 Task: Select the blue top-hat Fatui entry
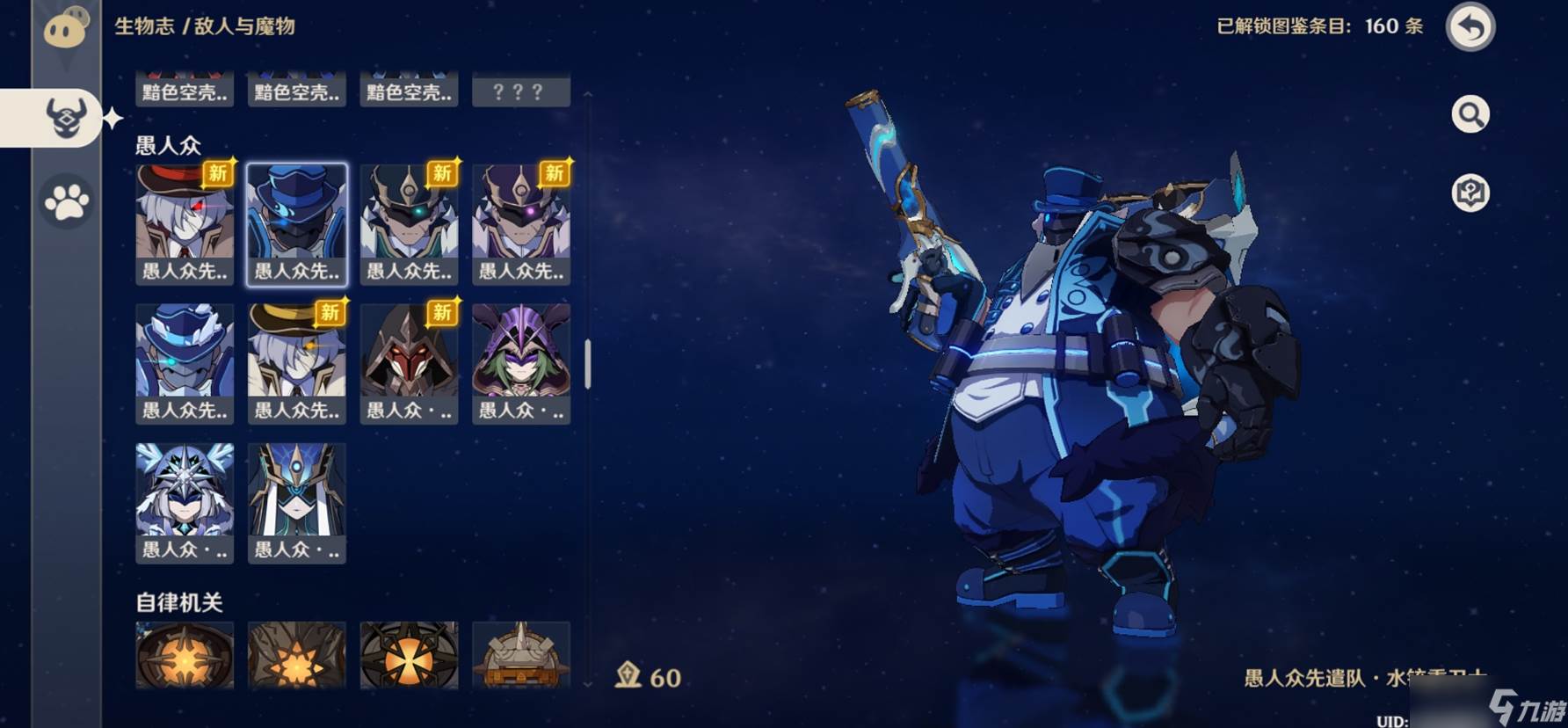pyautogui.click(x=297, y=223)
